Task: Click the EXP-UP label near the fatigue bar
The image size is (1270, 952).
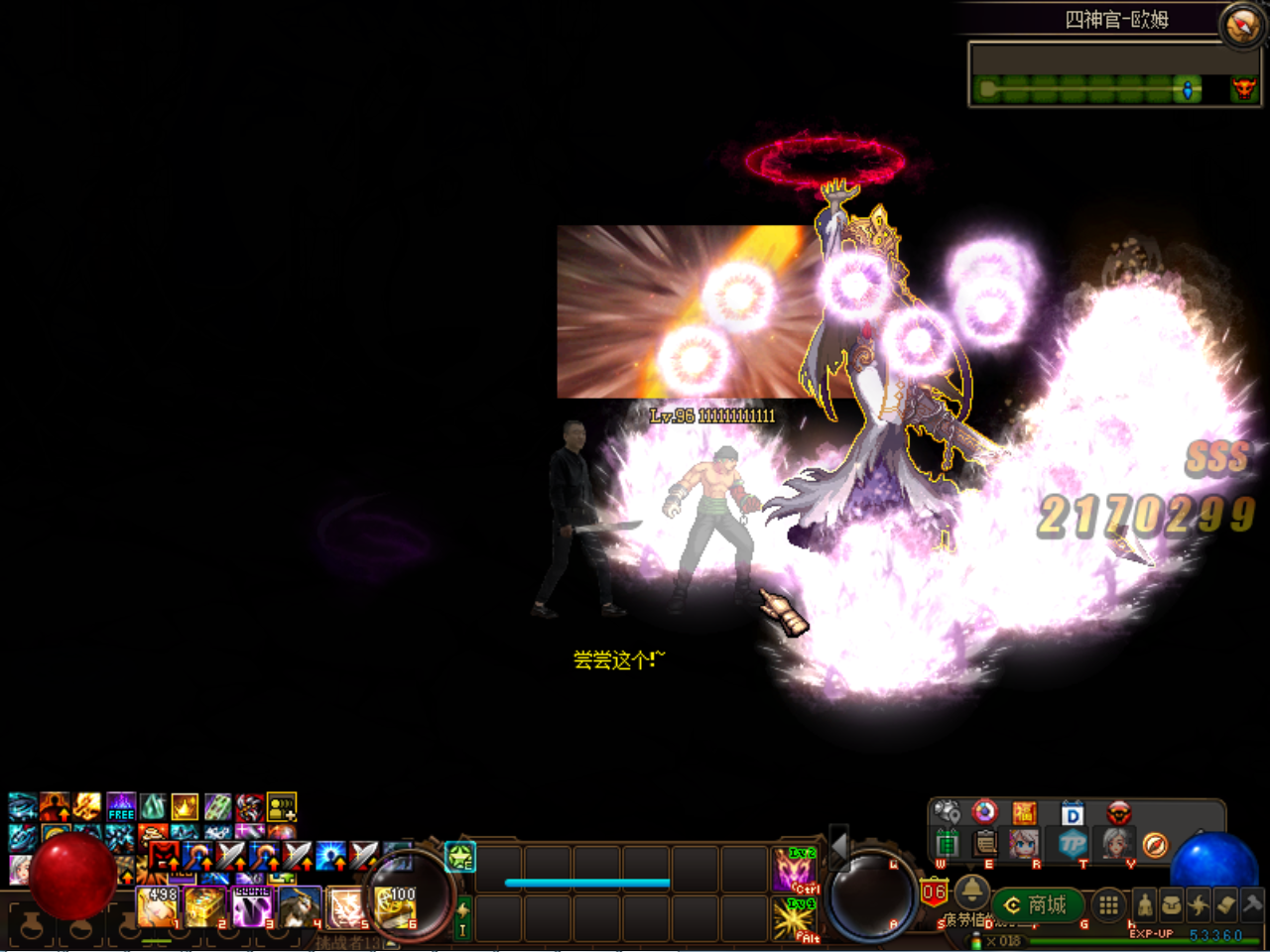Action: click(x=1153, y=932)
